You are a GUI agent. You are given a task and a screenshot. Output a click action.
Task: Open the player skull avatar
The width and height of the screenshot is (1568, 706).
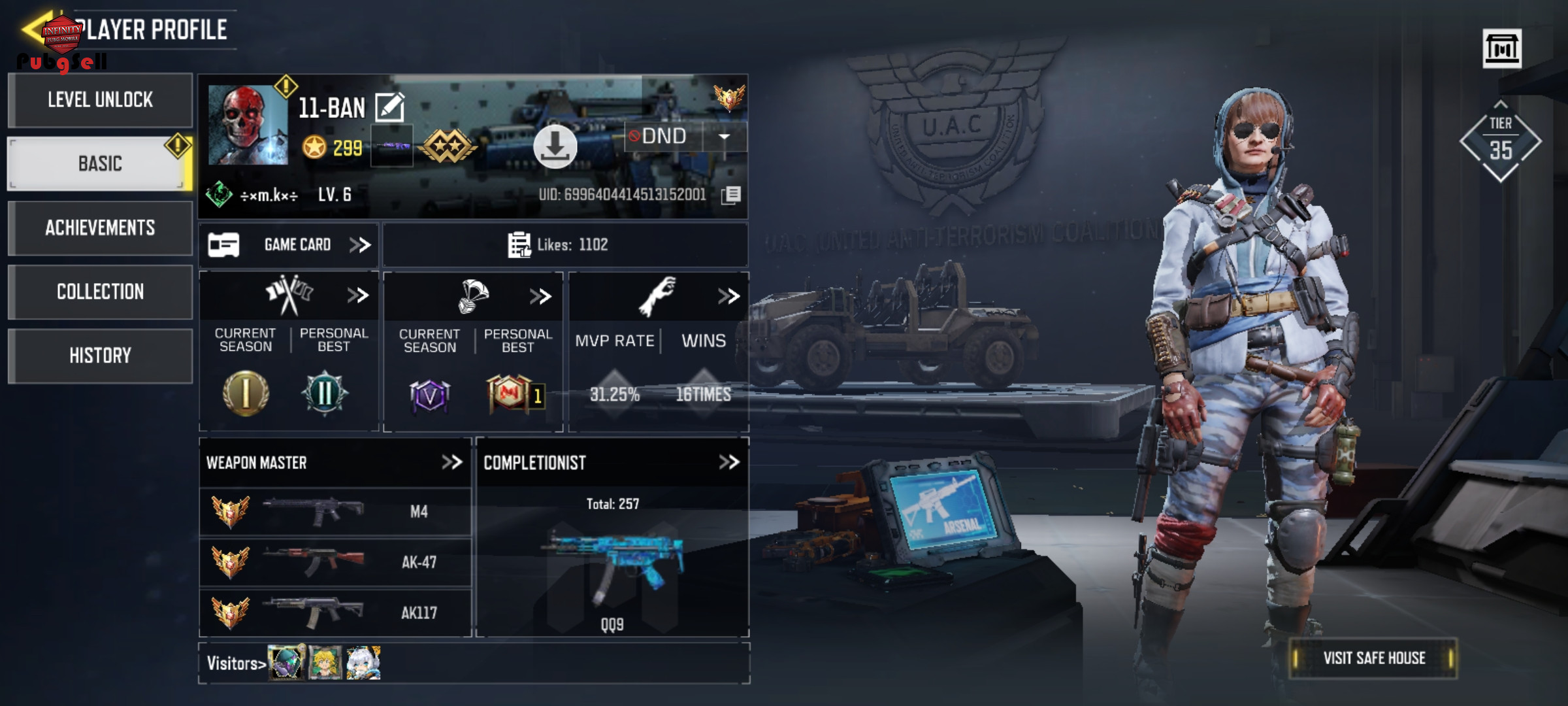(x=248, y=125)
